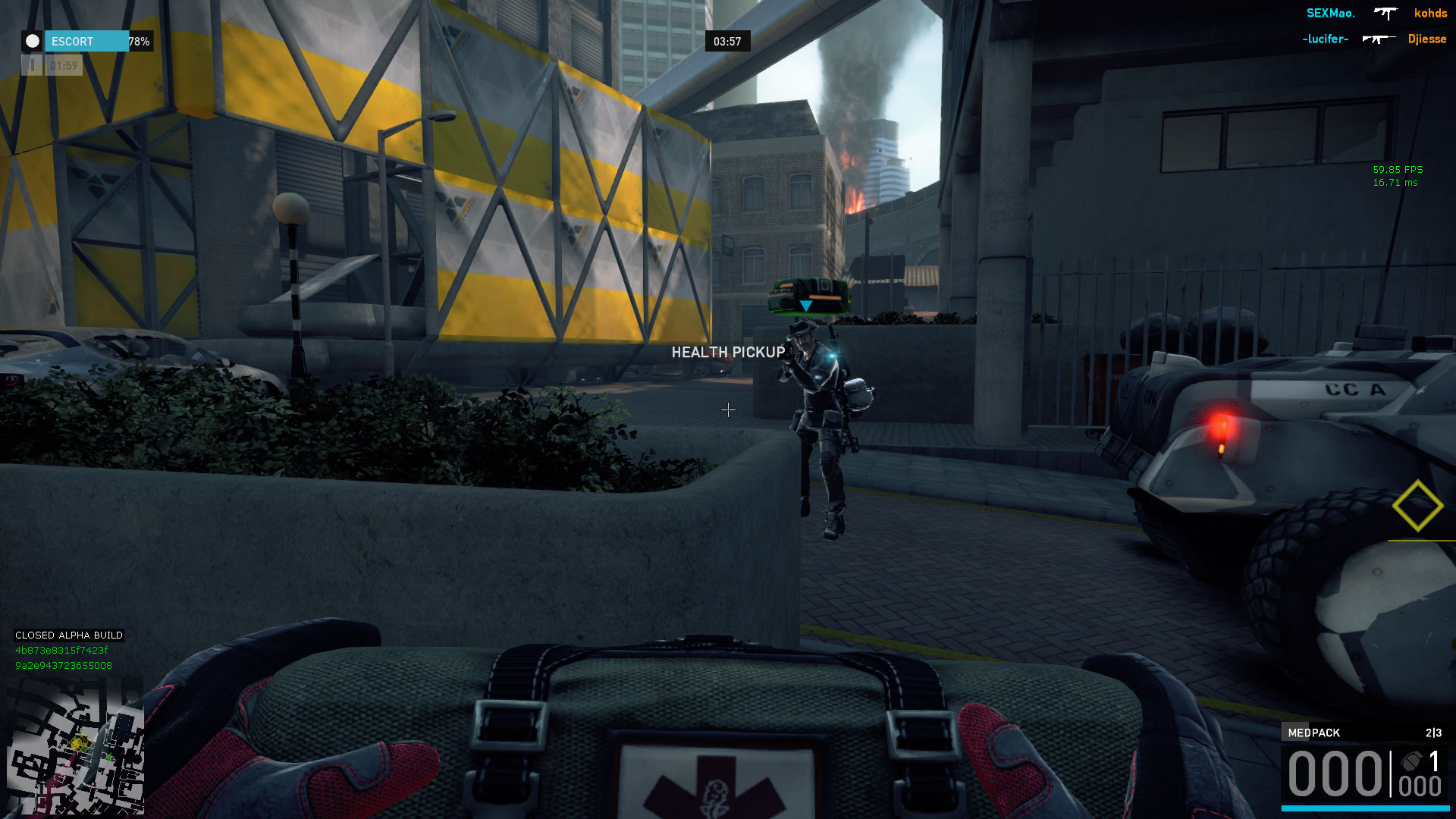Image resolution: width=1456 pixels, height=819 pixels.
Task: Select the SEXMao. kill feed entry
Action: (1330, 13)
